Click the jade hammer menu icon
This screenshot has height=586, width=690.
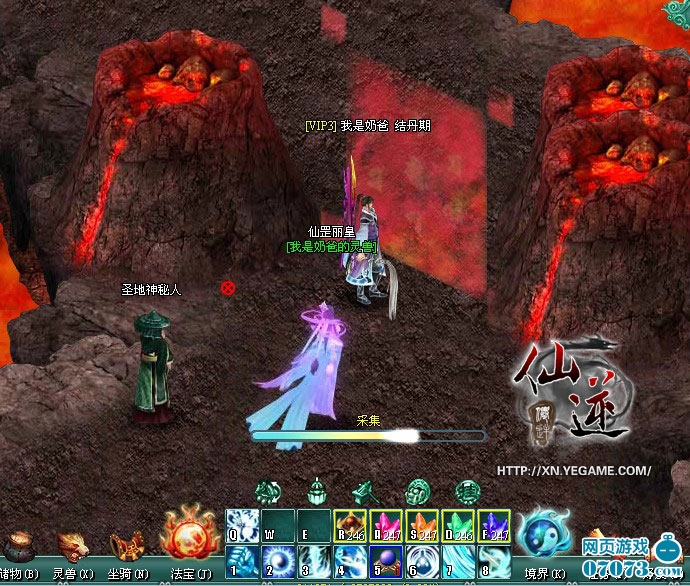point(363,492)
